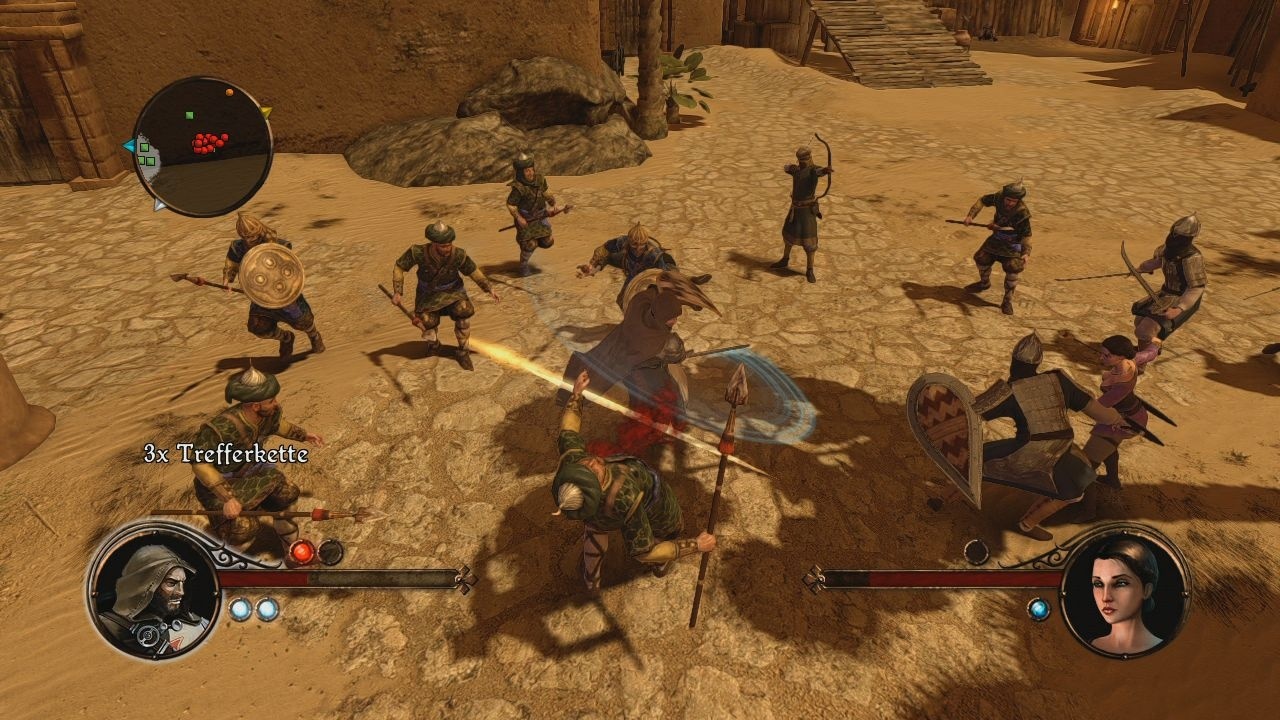The width and height of the screenshot is (1280, 720).
Task: Click the cluster of red enemy dots on the minimap
Action: (x=207, y=142)
